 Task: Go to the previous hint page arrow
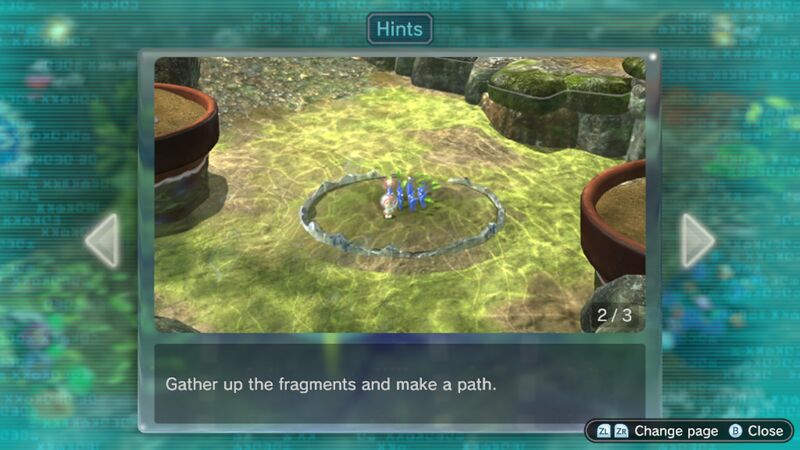tap(101, 240)
